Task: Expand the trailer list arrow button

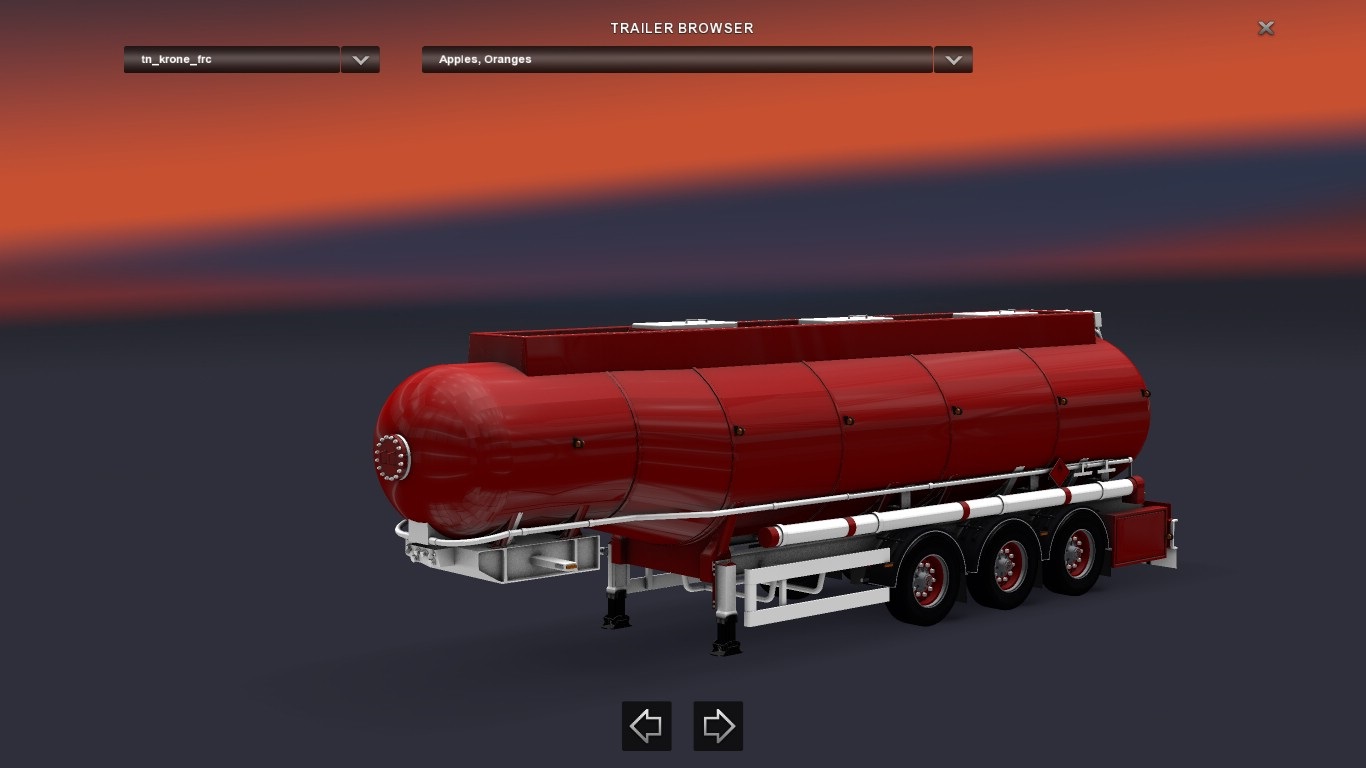Action: coord(360,60)
